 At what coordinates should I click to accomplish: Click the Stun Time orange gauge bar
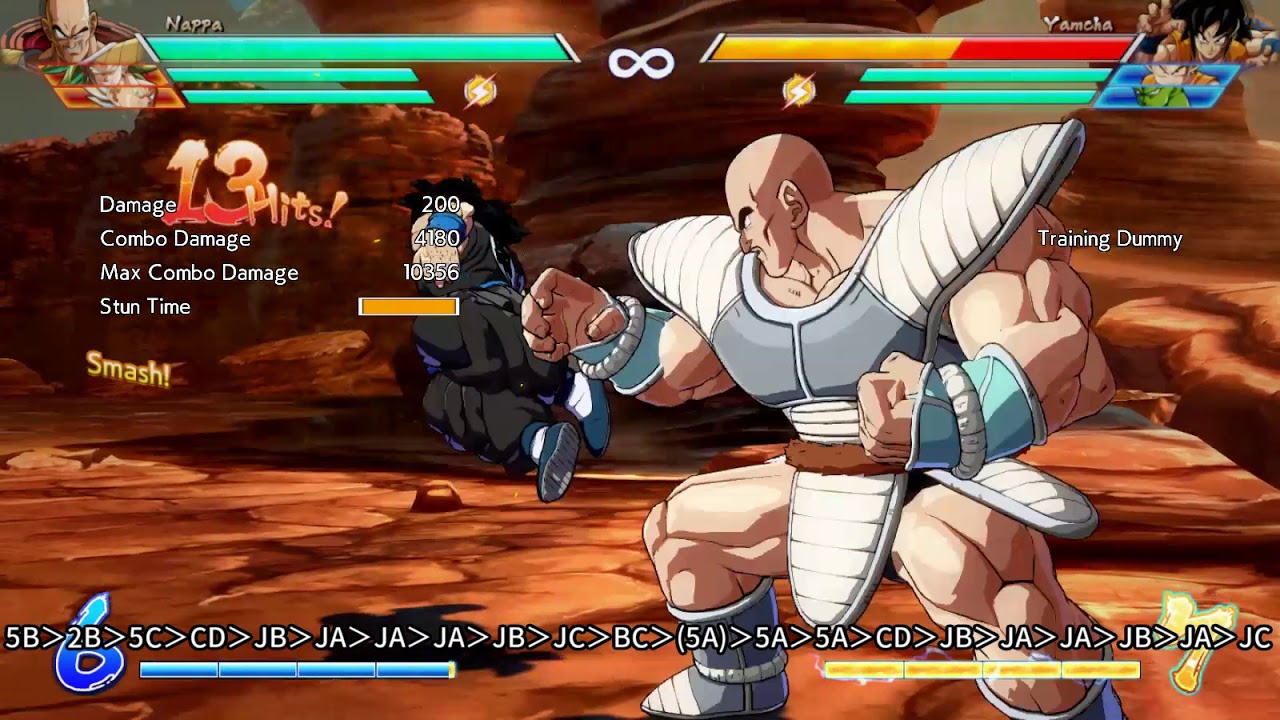coord(408,306)
